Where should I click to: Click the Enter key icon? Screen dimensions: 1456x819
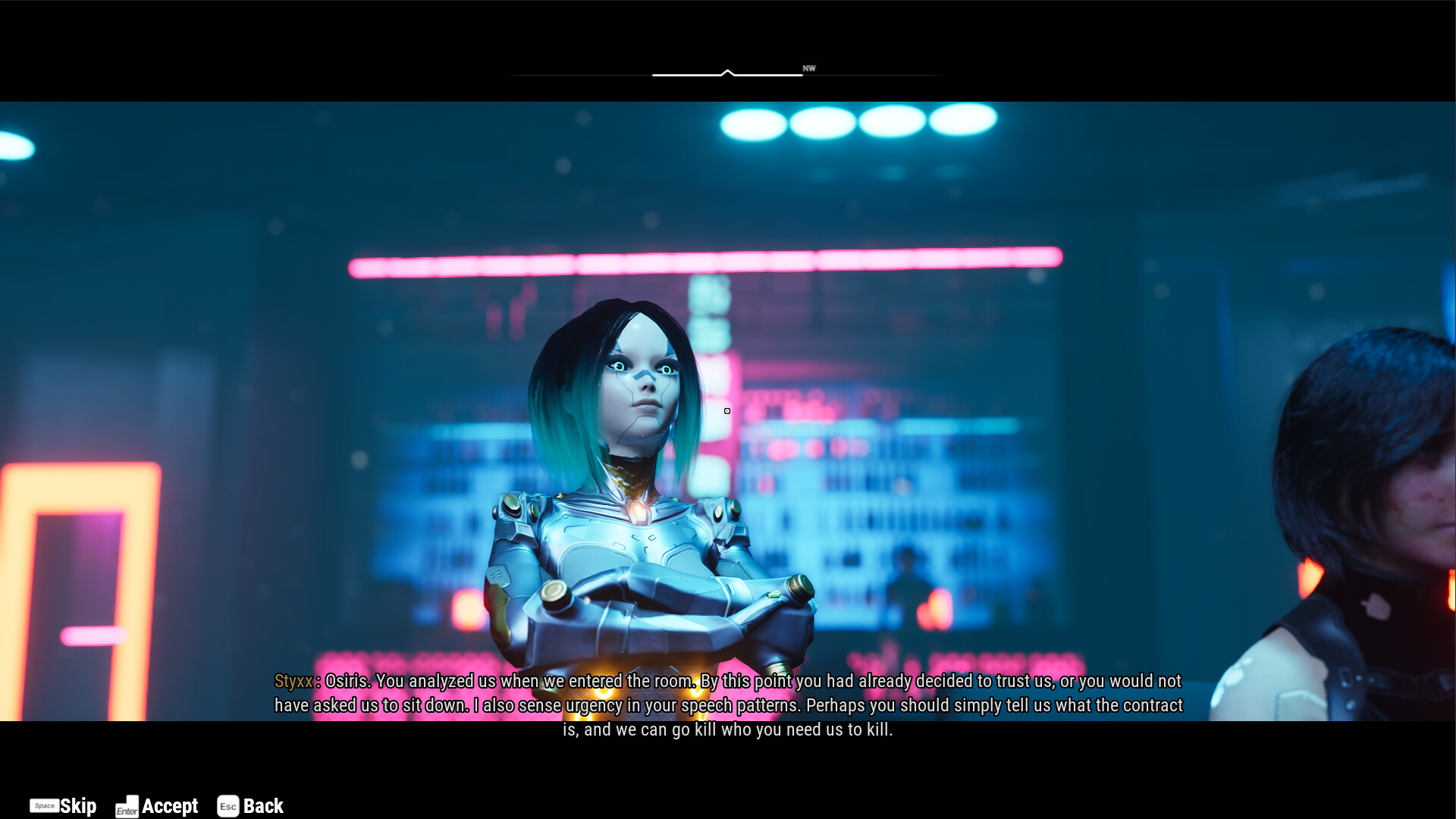(127, 807)
